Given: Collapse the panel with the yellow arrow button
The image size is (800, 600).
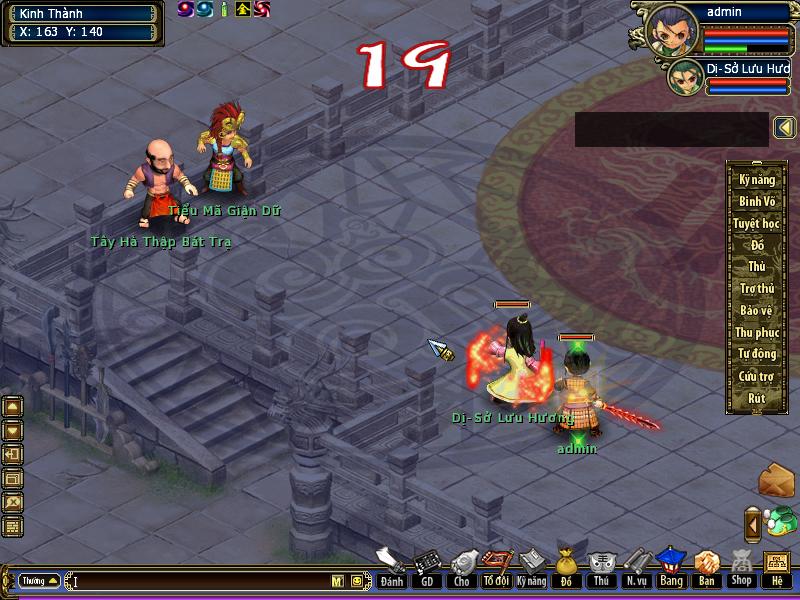Looking at the screenshot, I should (785, 128).
